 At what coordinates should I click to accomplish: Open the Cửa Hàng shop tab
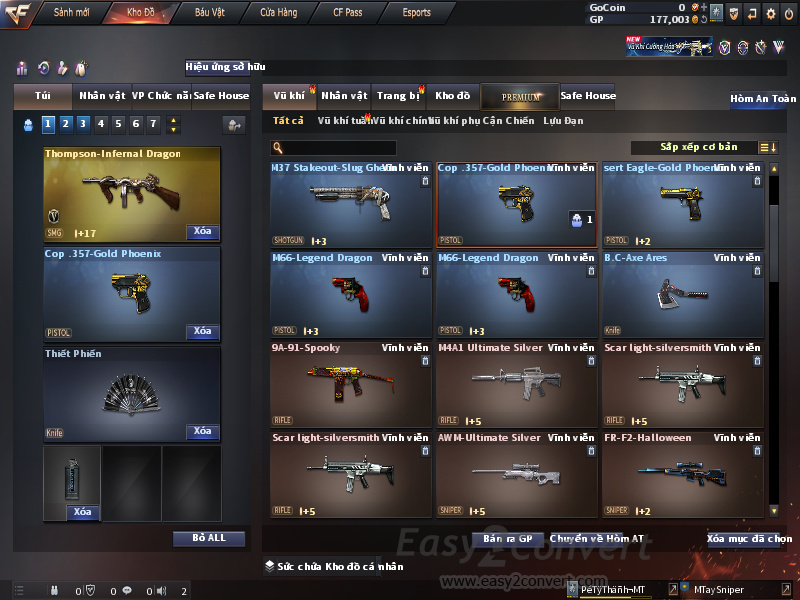278,13
